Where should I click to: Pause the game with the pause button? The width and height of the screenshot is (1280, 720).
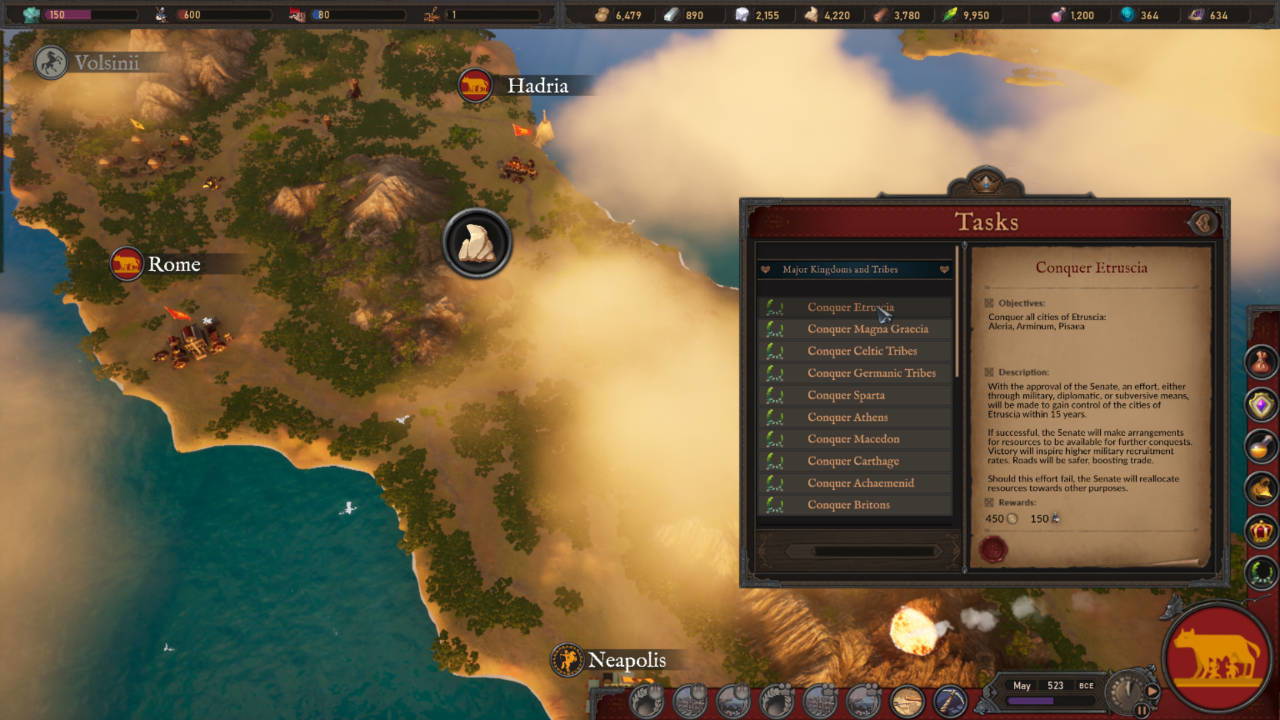coord(1141,710)
